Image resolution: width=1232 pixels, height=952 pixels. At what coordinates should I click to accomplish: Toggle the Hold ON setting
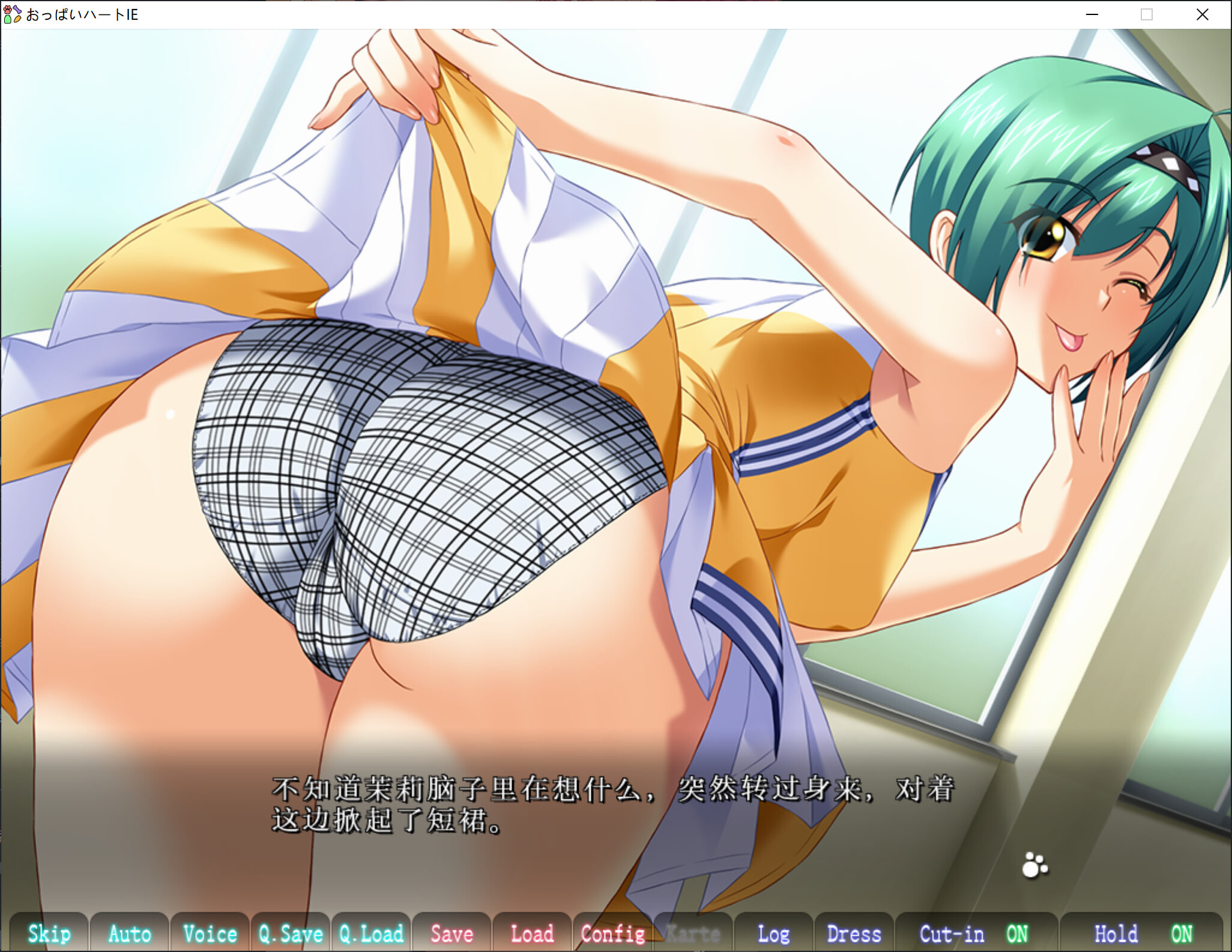tap(1142, 933)
